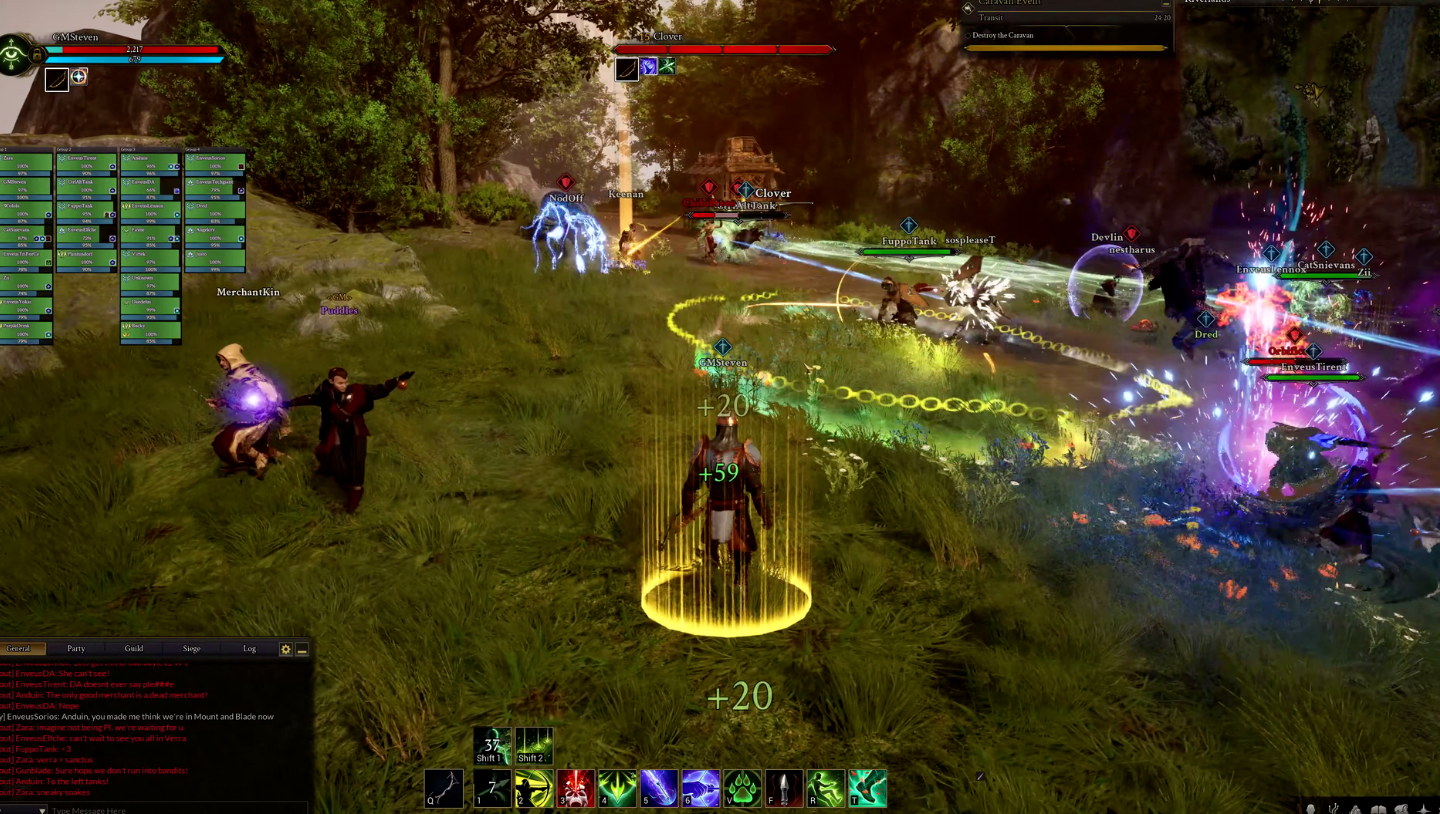Use the arrowhead ability marked F
The image size is (1440, 814).
pos(784,788)
